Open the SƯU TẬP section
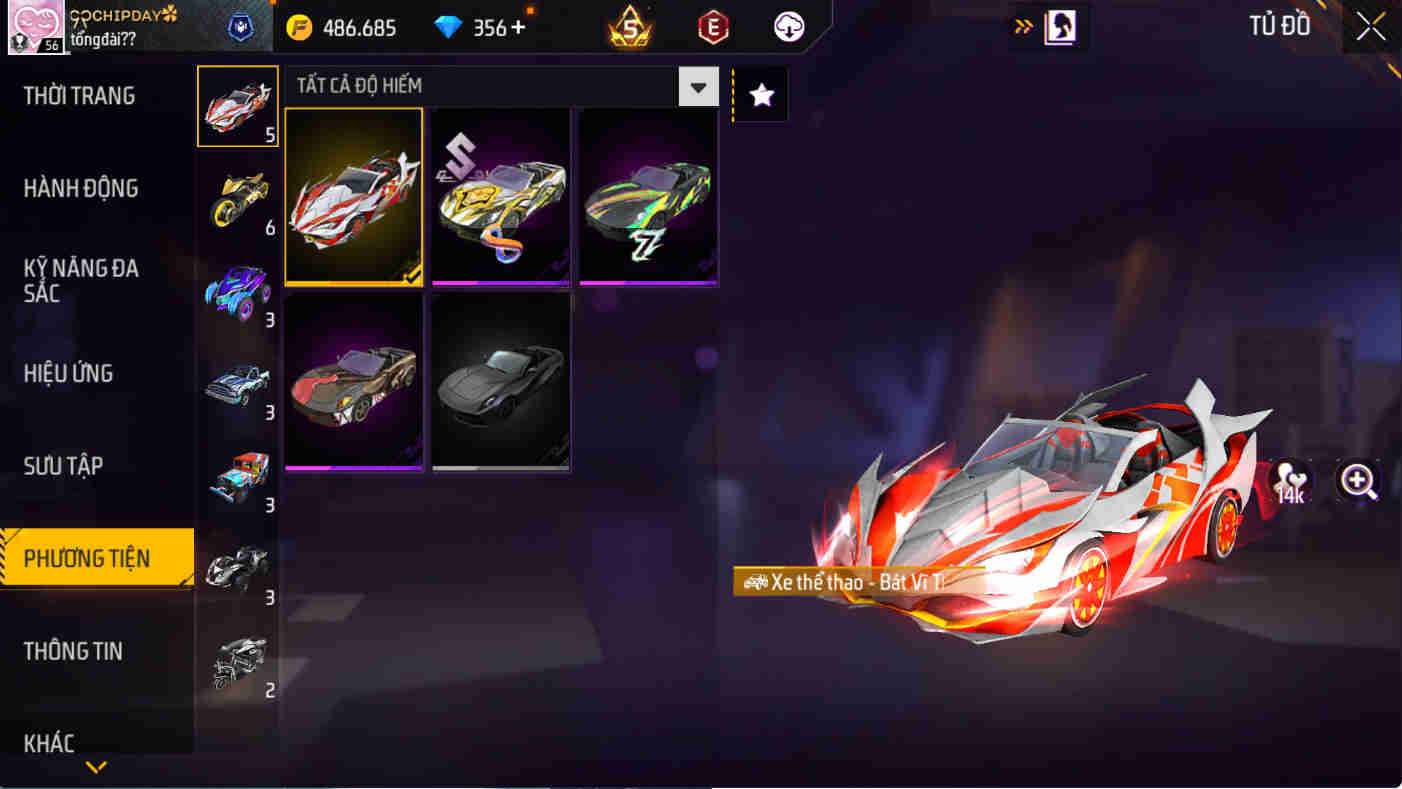This screenshot has height=789, width=1402. coord(64,465)
